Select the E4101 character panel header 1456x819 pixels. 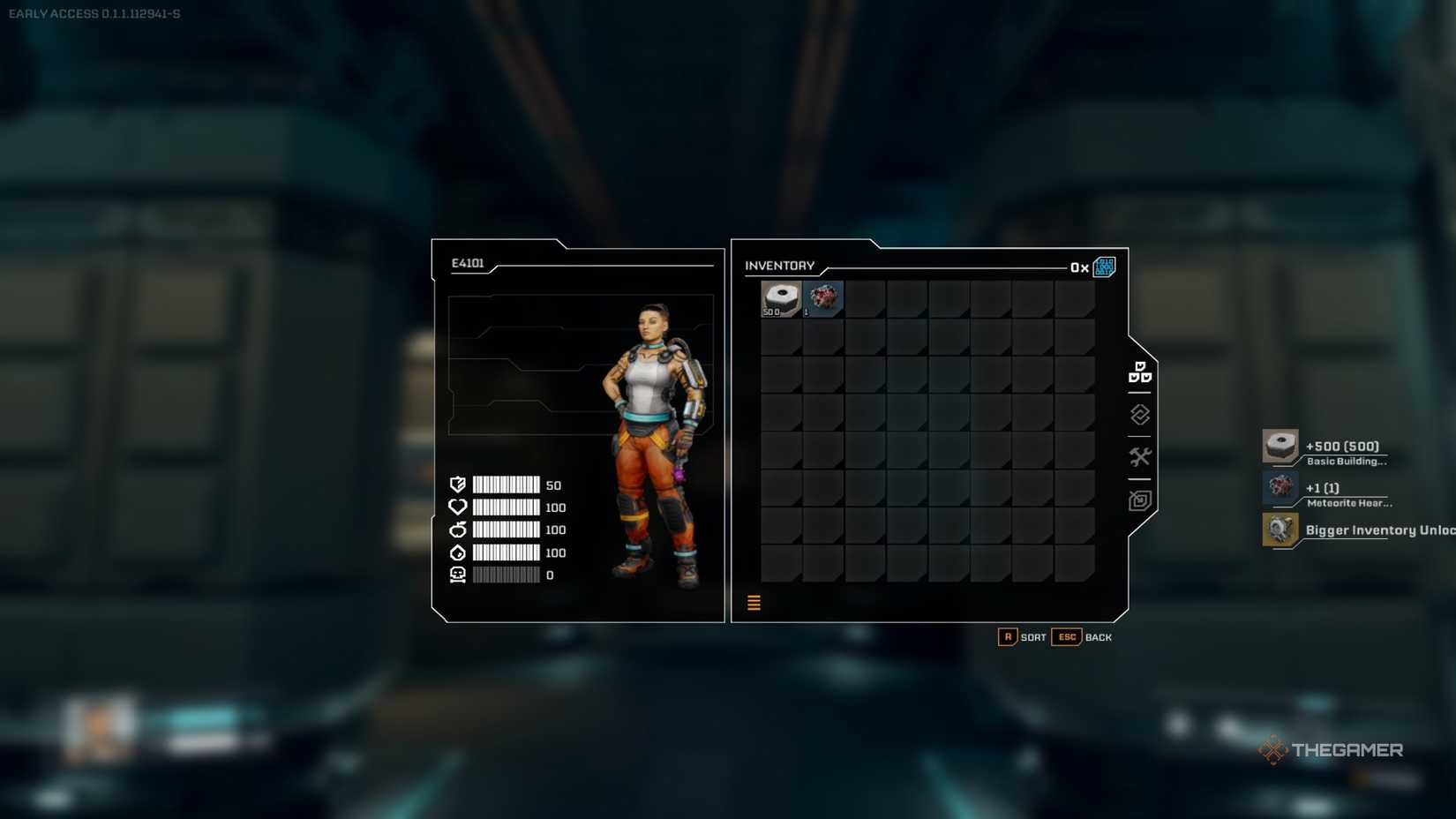(468, 262)
